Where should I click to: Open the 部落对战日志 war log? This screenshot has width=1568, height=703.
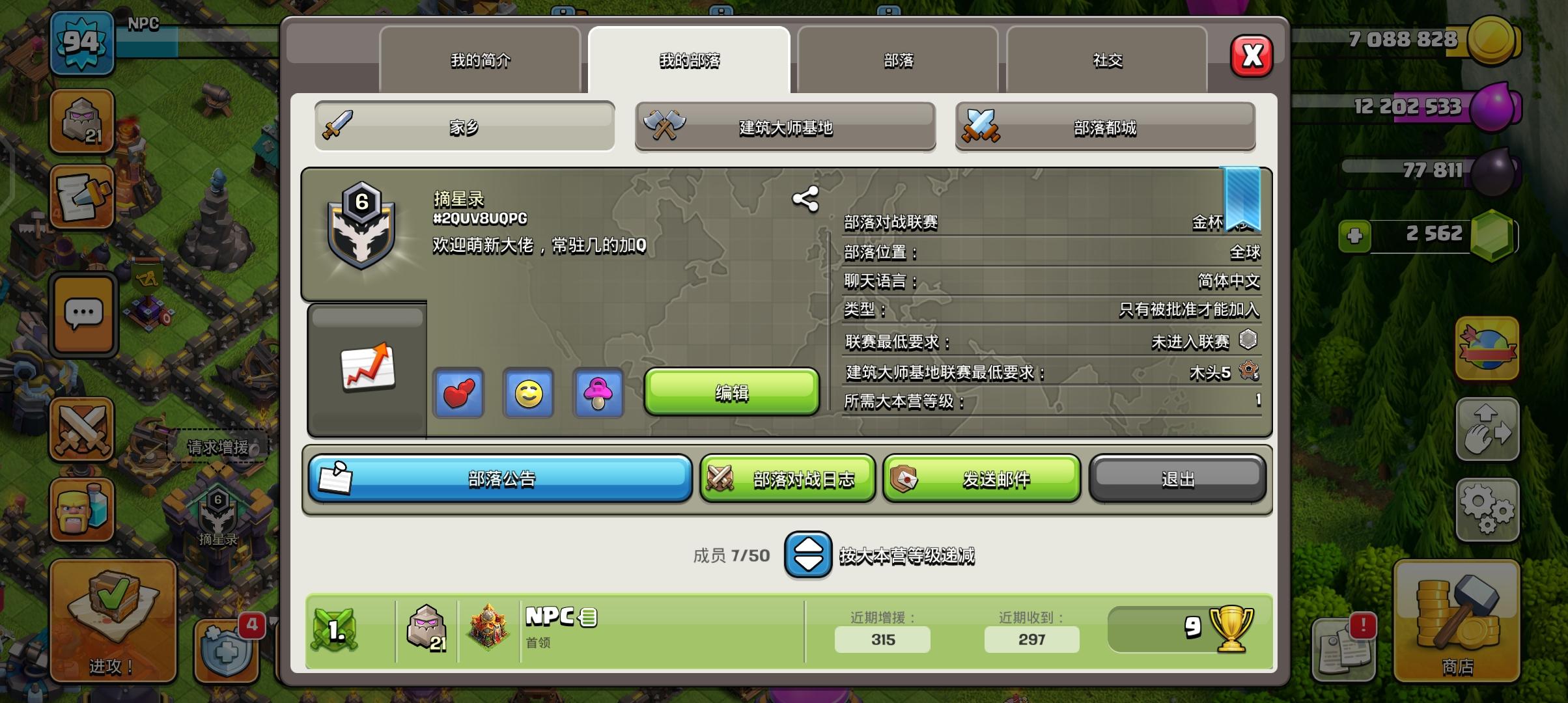(787, 478)
